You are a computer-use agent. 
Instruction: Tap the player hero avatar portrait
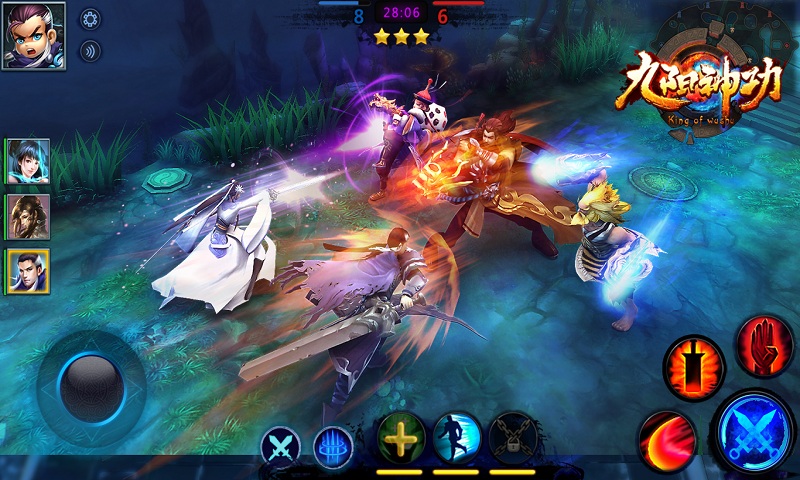tap(33, 34)
